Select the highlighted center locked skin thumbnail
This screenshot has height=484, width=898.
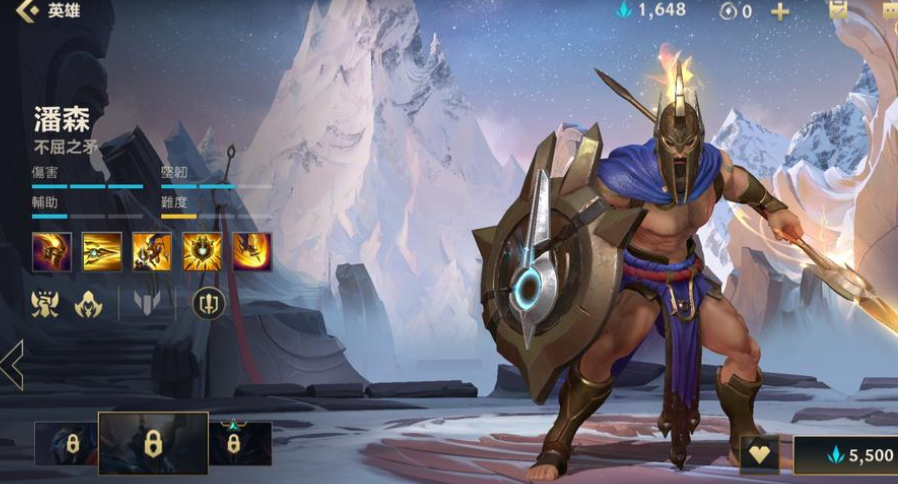(153, 443)
